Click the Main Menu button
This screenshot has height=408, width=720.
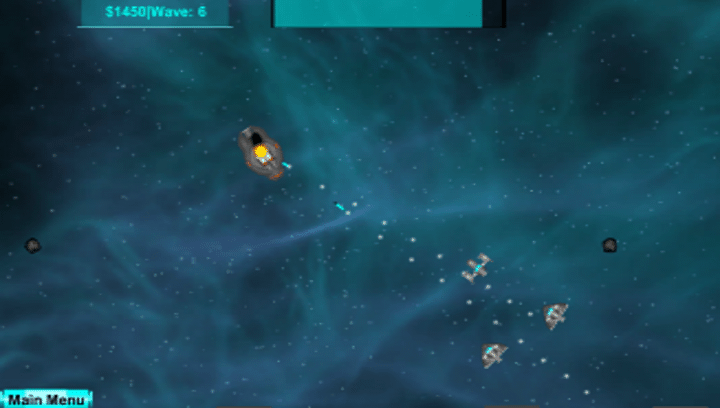point(46,399)
